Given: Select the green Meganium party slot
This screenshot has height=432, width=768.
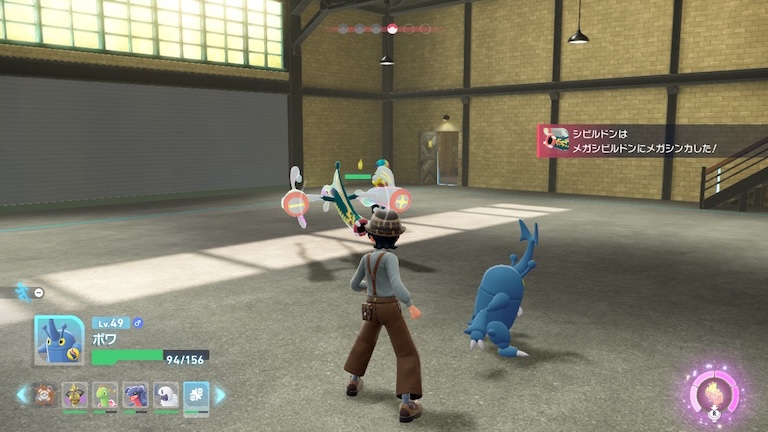Looking at the screenshot, I should click(x=105, y=395).
